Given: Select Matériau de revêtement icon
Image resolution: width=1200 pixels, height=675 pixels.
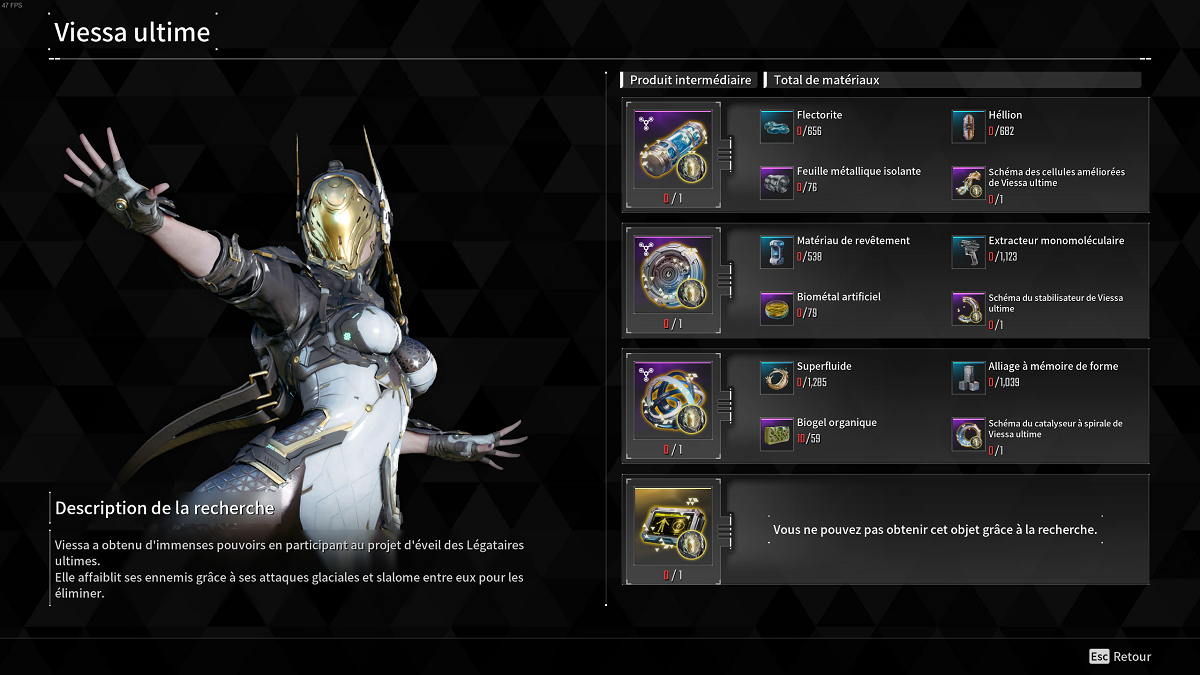Looking at the screenshot, I should (776, 250).
